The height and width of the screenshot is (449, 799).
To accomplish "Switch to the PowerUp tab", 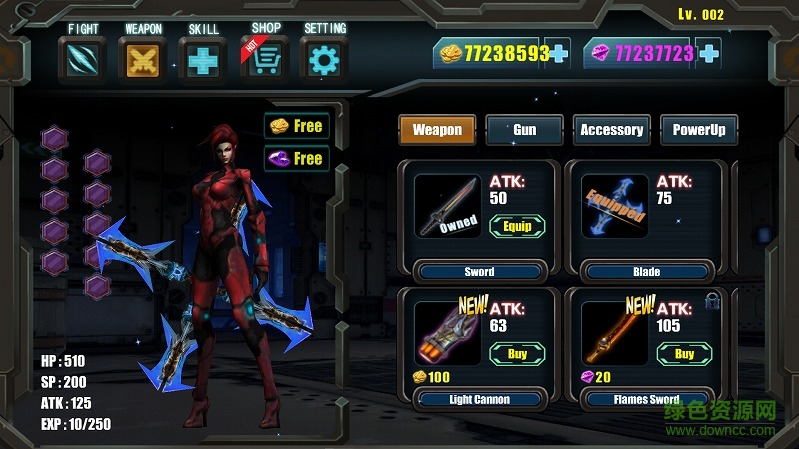I will click(x=698, y=130).
